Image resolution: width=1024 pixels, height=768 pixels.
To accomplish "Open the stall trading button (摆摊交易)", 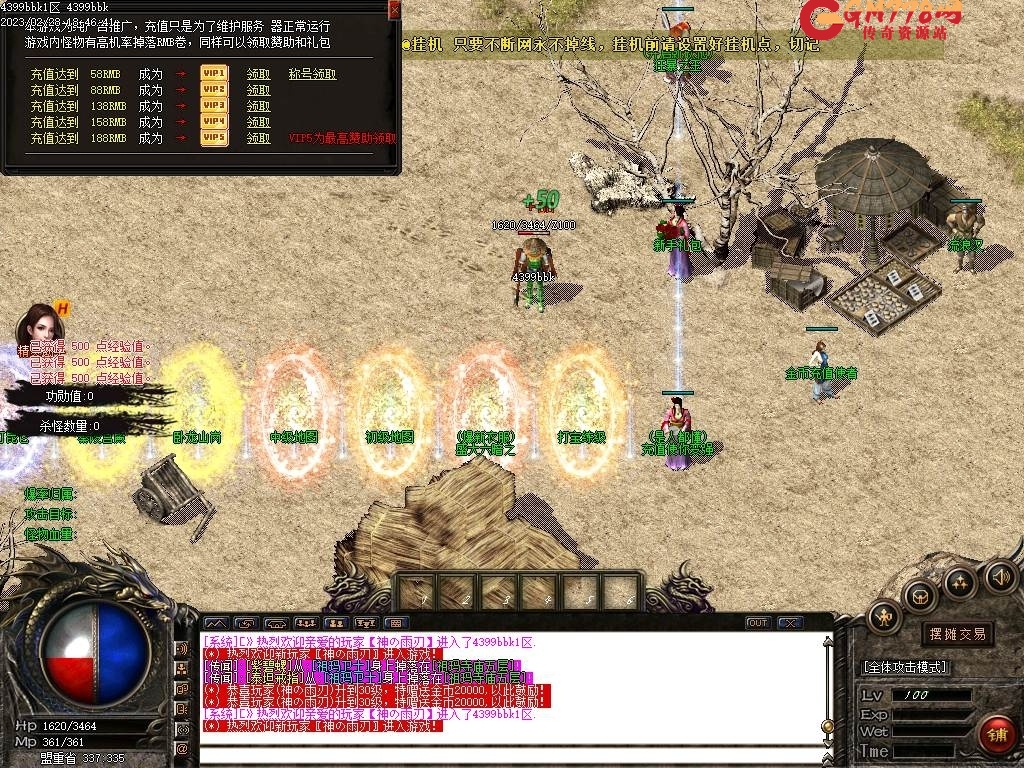I will coord(957,633).
